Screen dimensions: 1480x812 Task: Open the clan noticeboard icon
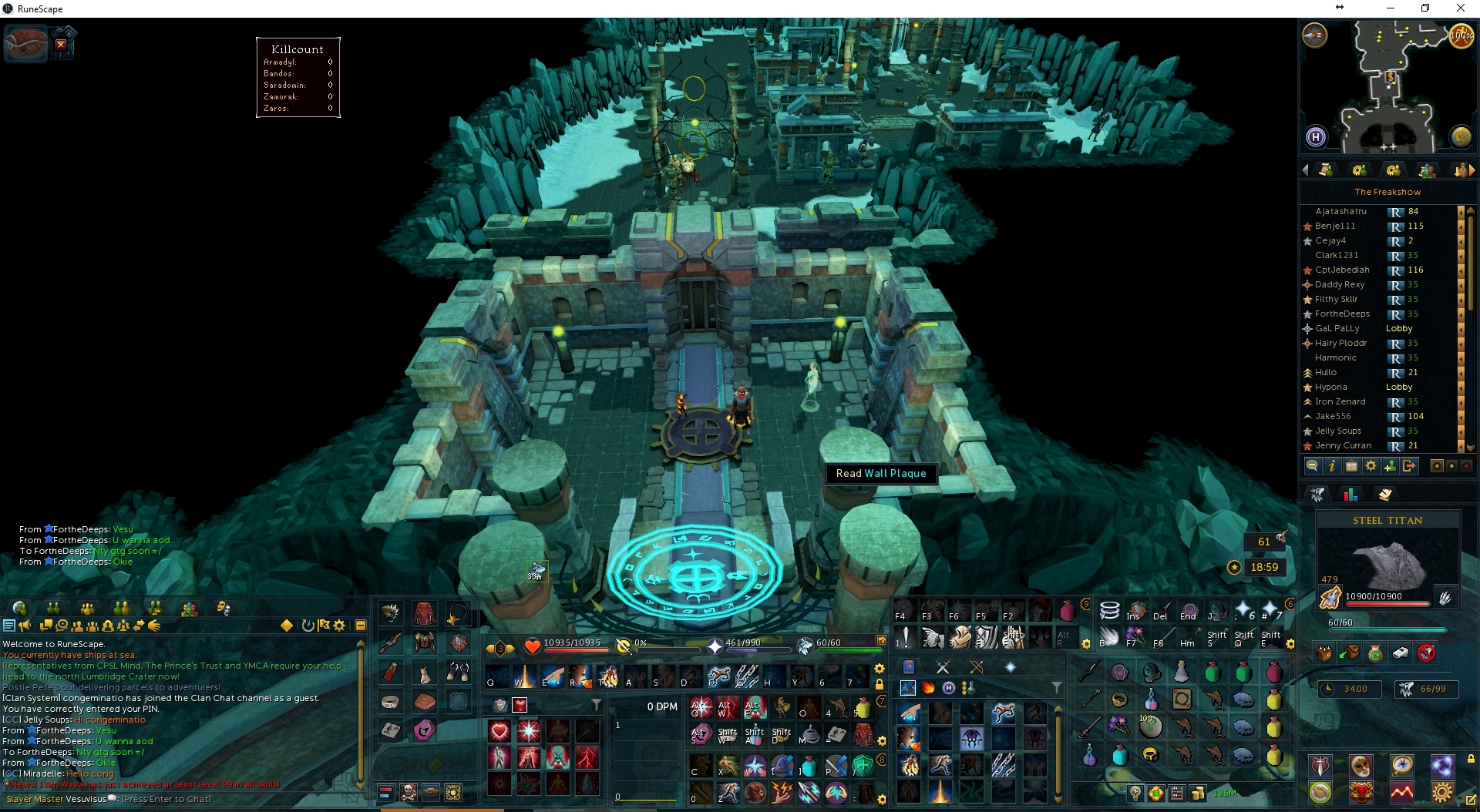(x=1352, y=465)
